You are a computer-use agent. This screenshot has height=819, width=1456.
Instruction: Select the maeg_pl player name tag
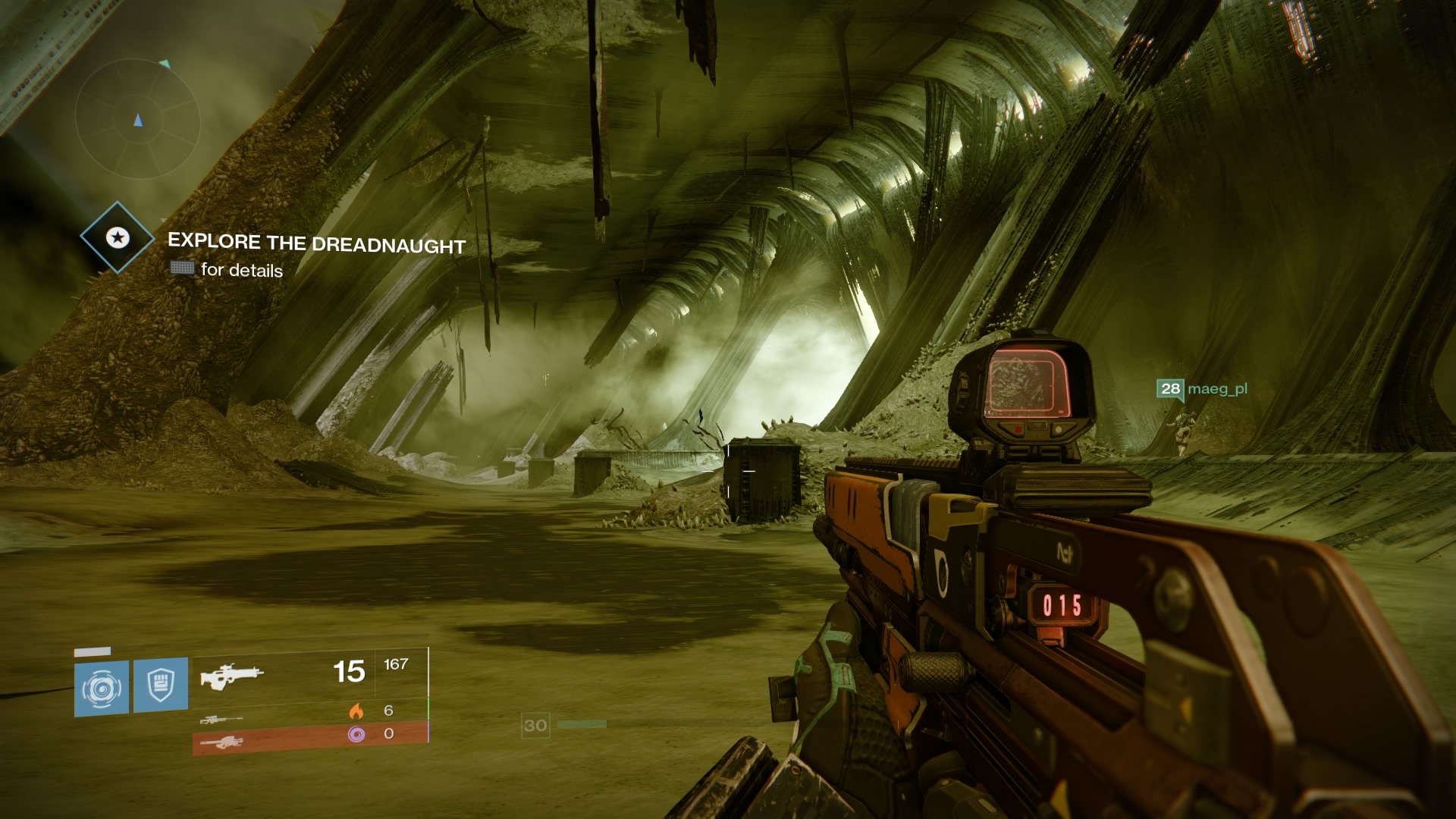pos(1216,389)
